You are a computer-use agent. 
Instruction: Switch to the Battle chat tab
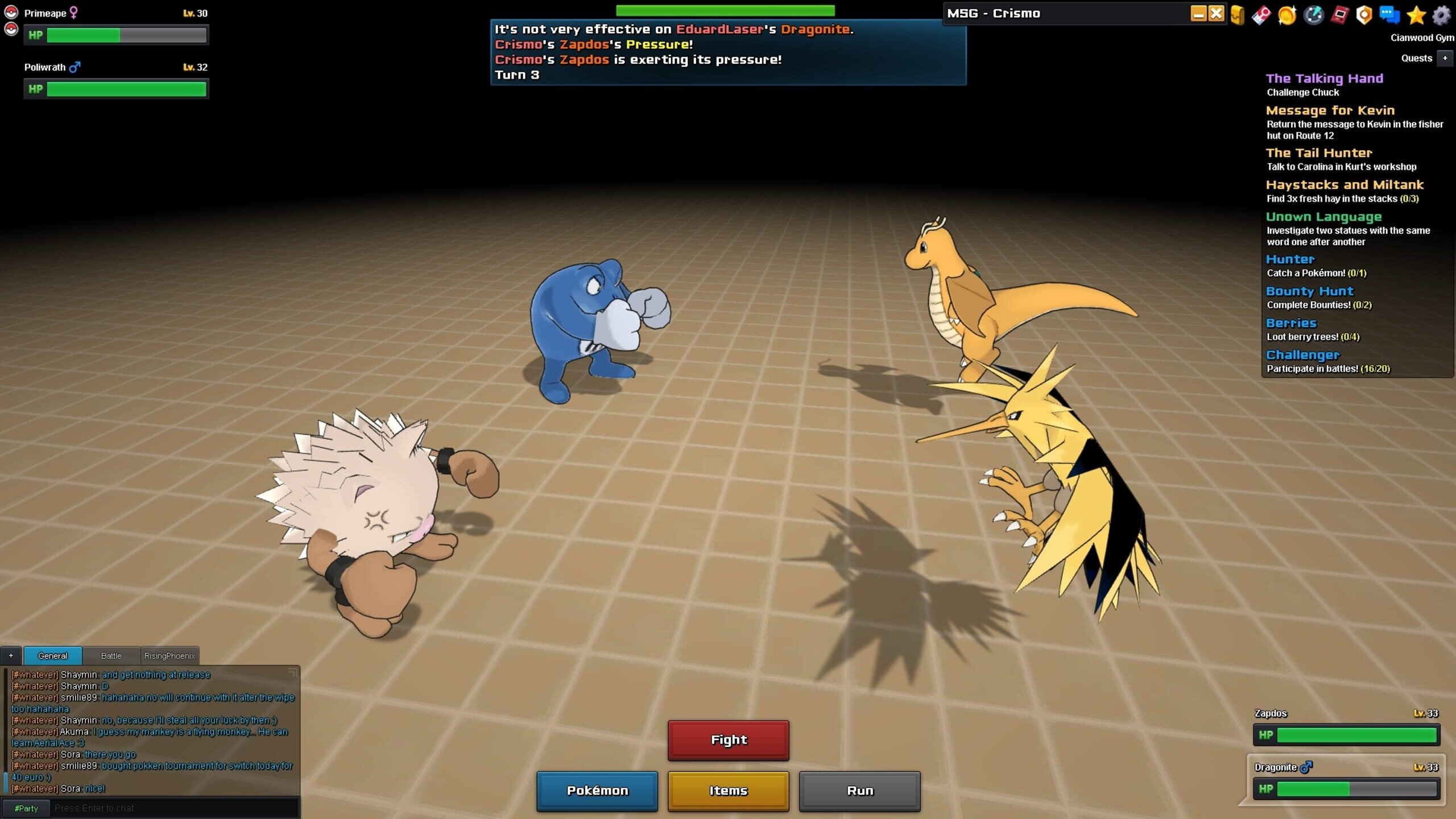pos(110,655)
